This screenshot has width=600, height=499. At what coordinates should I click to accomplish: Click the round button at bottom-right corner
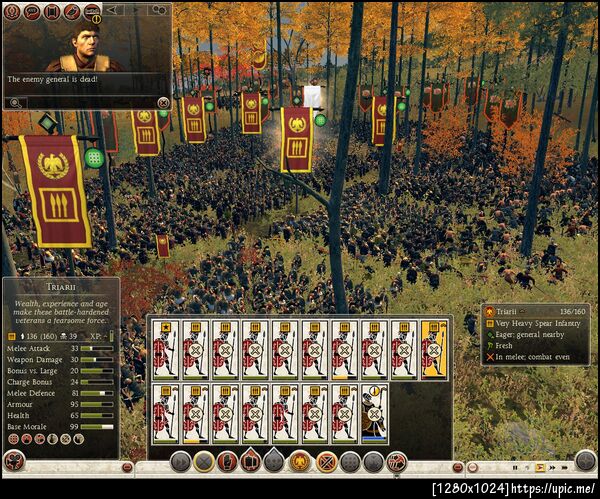click(x=585, y=461)
